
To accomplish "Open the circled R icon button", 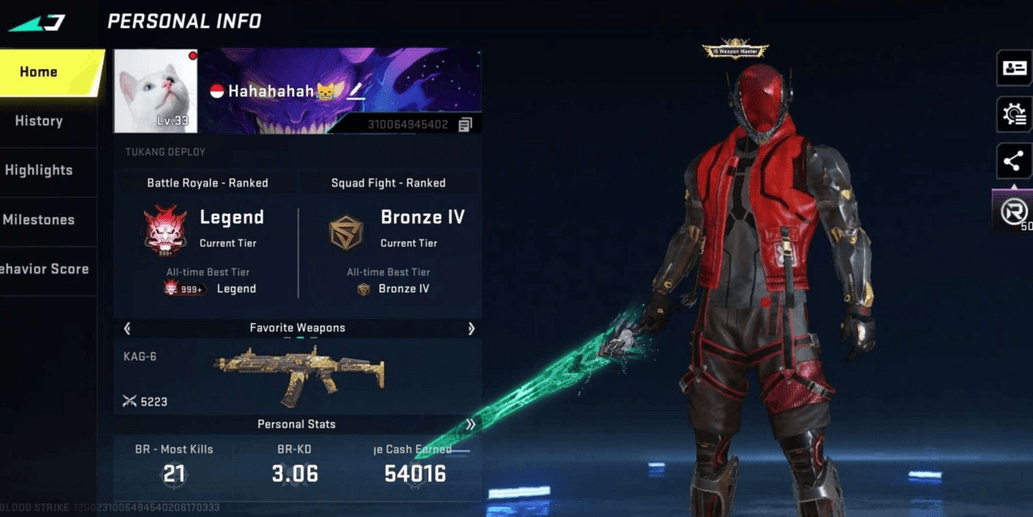I will [1014, 211].
